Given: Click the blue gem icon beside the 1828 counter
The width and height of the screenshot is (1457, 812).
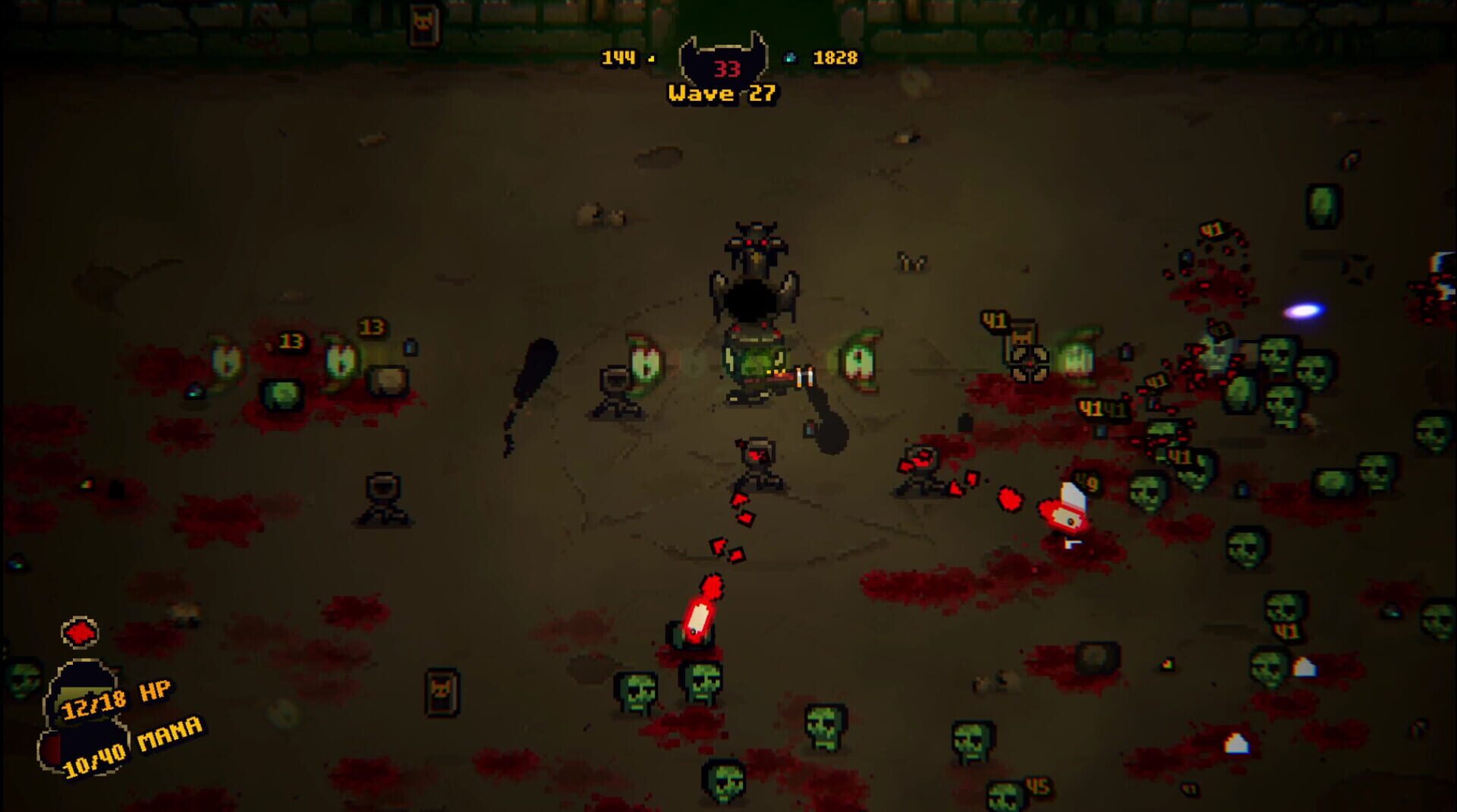Looking at the screenshot, I should point(791,56).
